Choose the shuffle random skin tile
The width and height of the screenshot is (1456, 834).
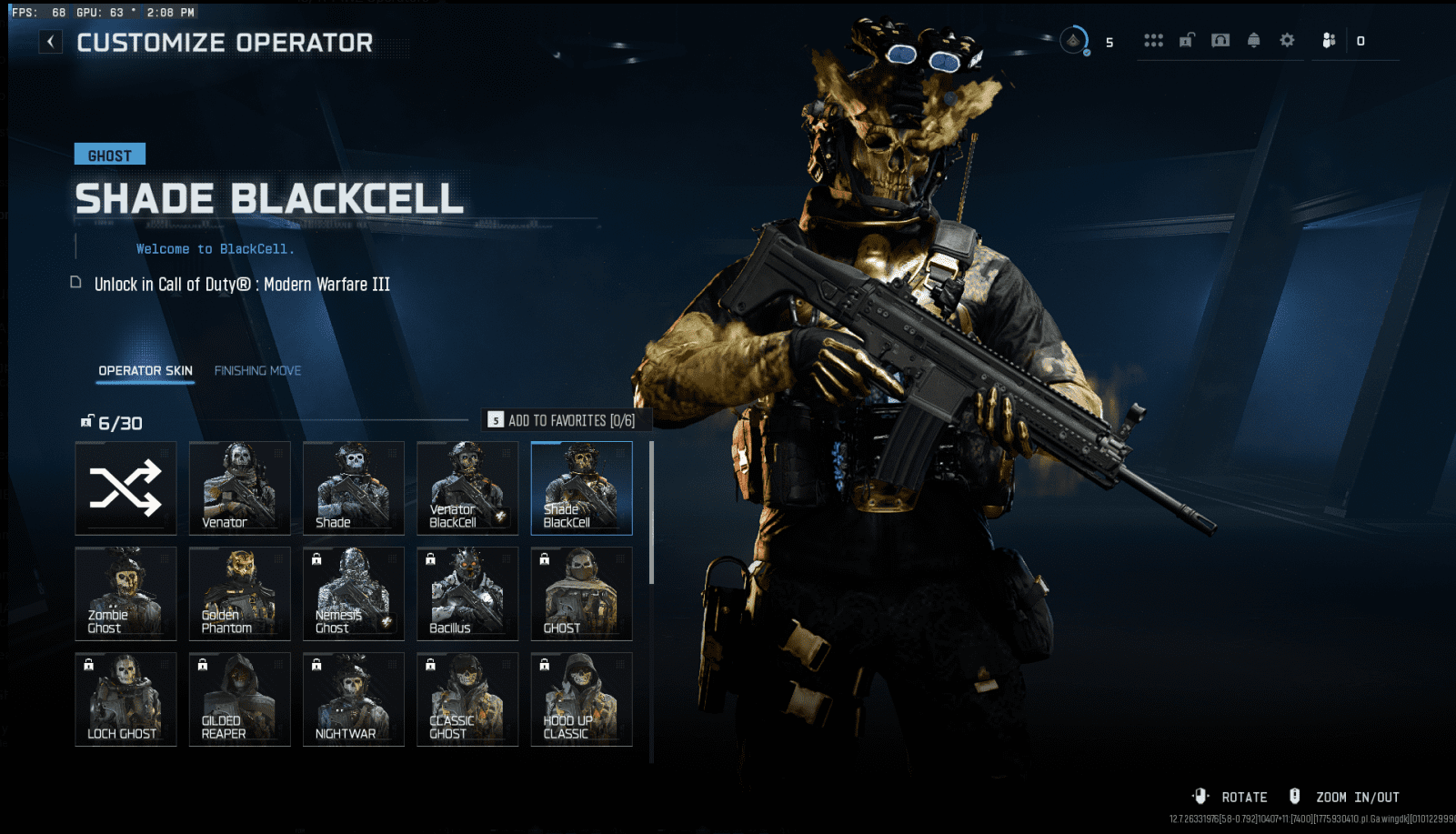126,488
